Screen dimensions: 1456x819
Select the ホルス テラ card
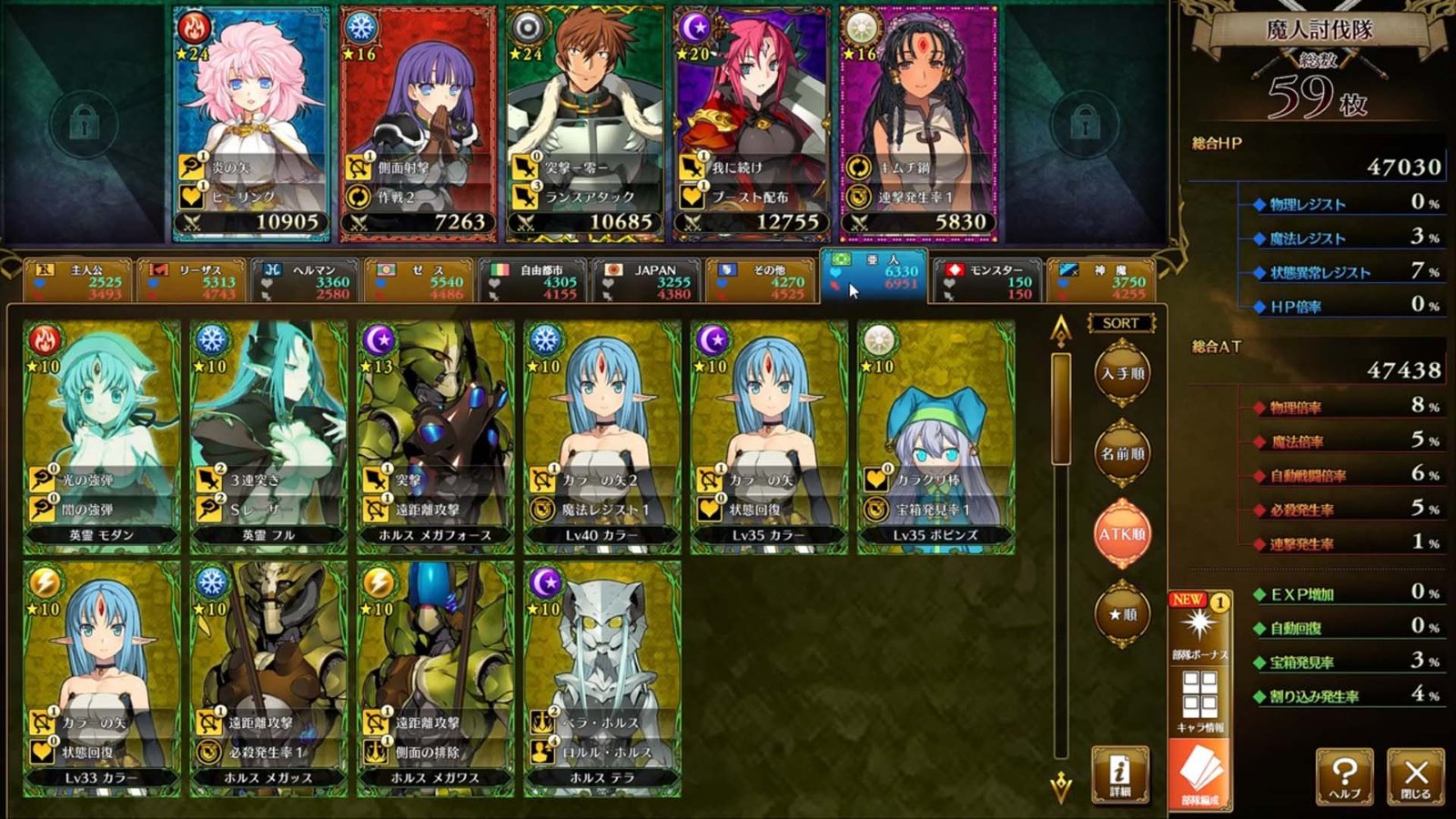click(602, 678)
